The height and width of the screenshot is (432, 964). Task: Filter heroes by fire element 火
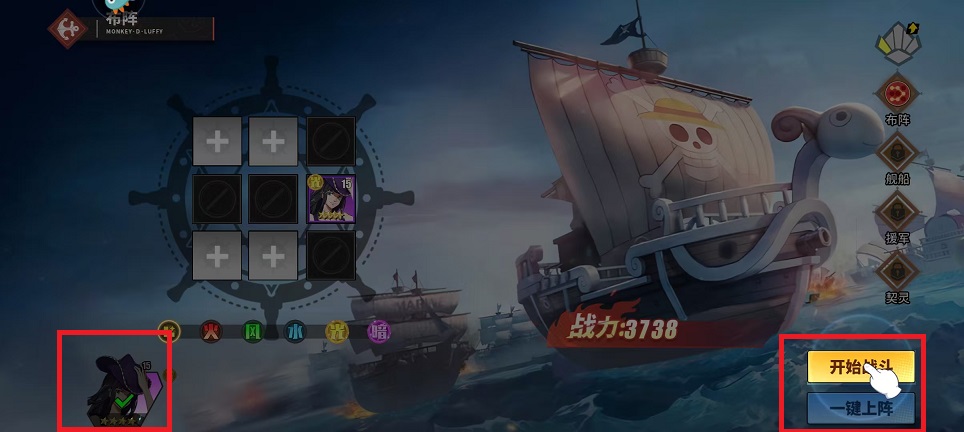coord(210,331)
